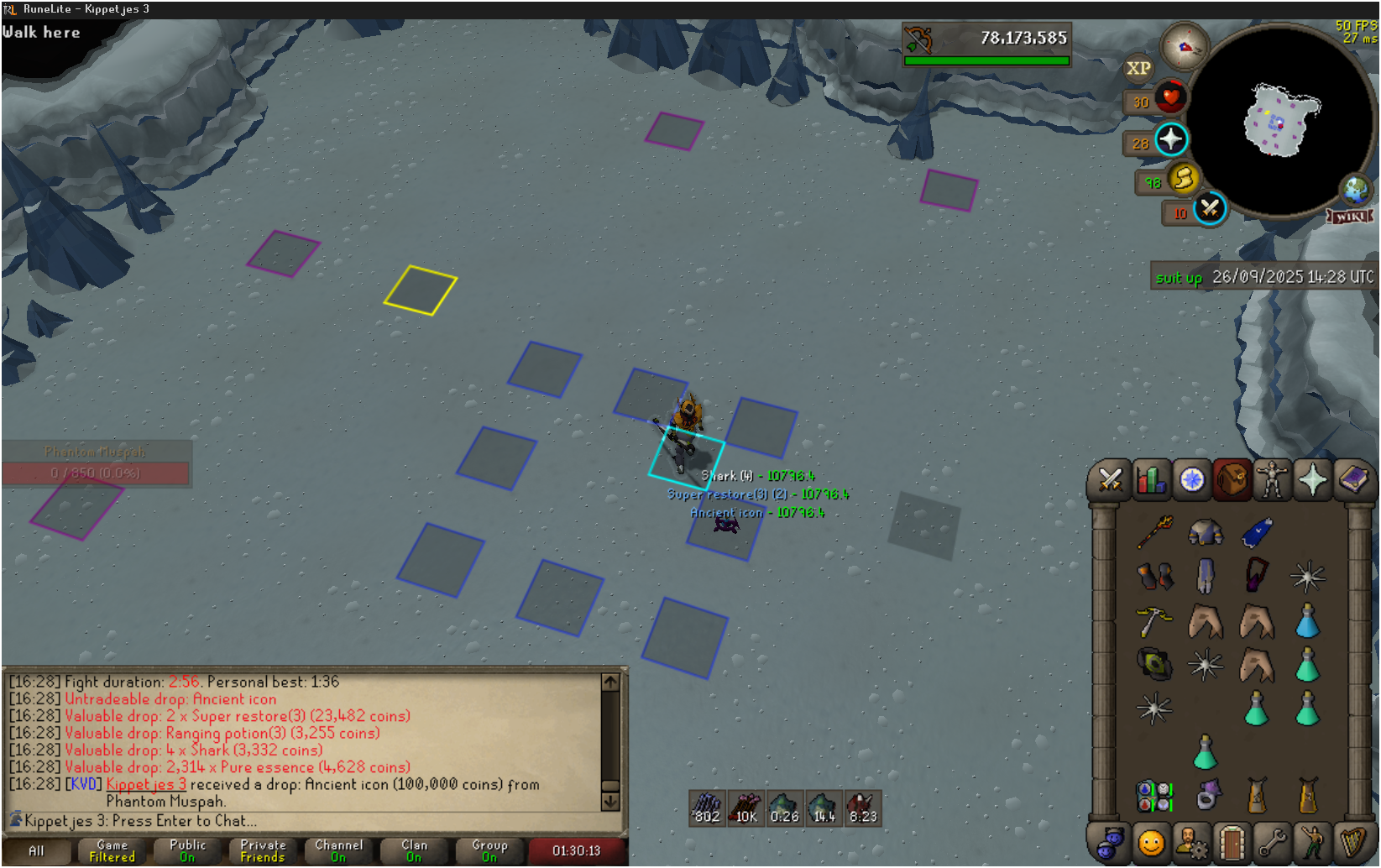Toggle the run energy boot orb
Image resolution: width=1381 pixels, height=868 pixels.
(x=1183, y=178)
